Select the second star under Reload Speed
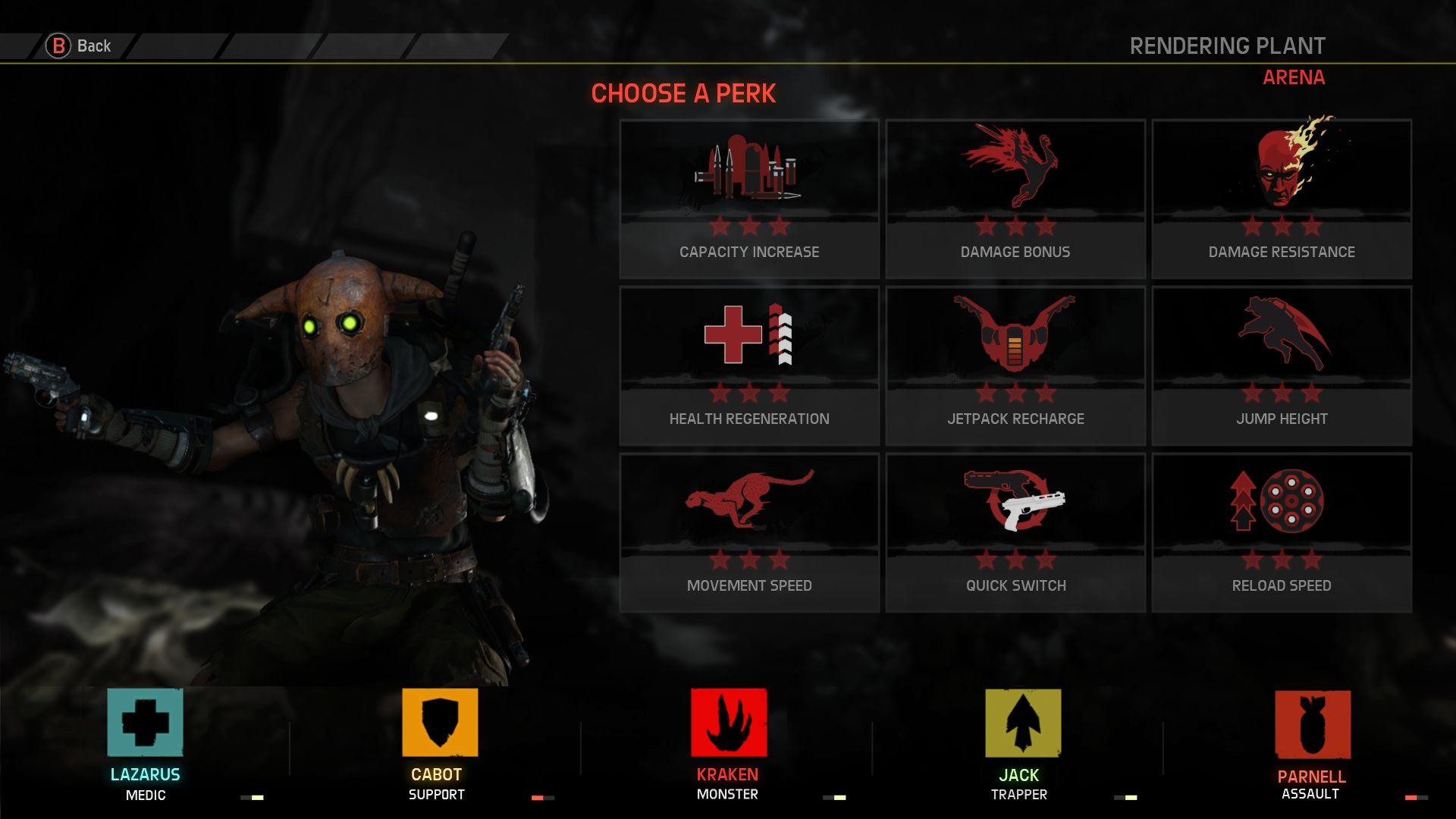 pyautogui.click(x=1281, y=561)
